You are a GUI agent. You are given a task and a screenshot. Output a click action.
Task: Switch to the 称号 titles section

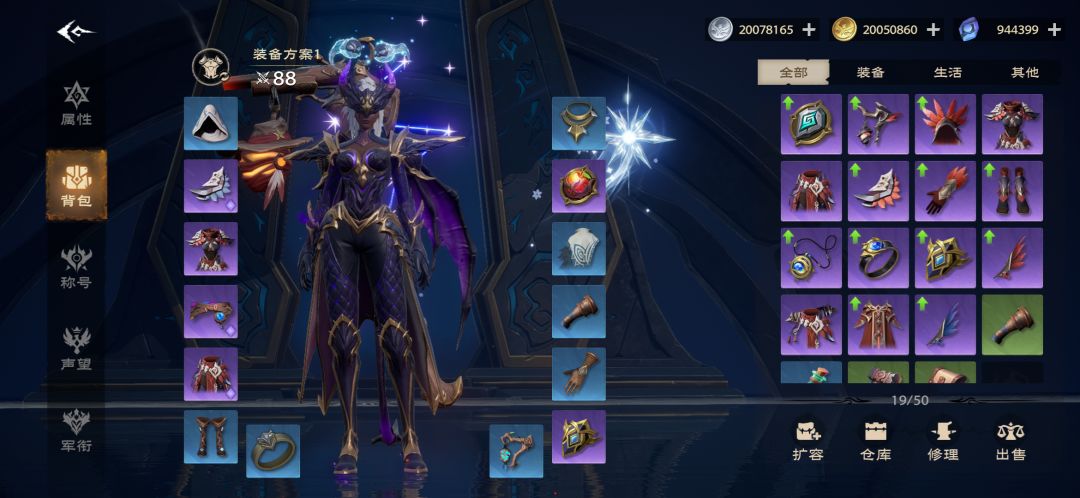(x=76, y=267)
